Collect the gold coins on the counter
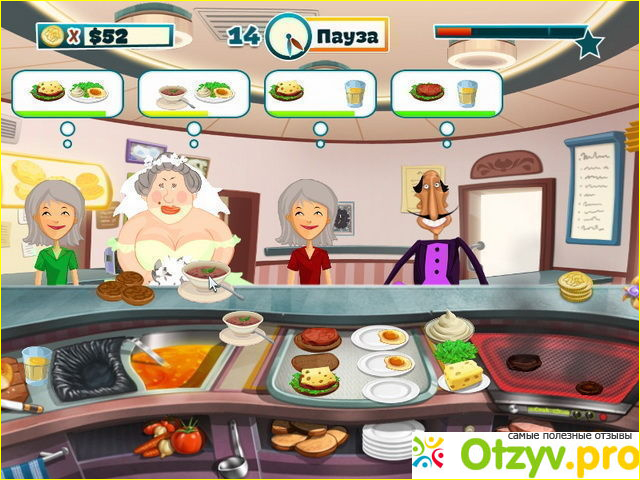Image resolution: width=640 pixels, height=480 pixels. [575, 287]
